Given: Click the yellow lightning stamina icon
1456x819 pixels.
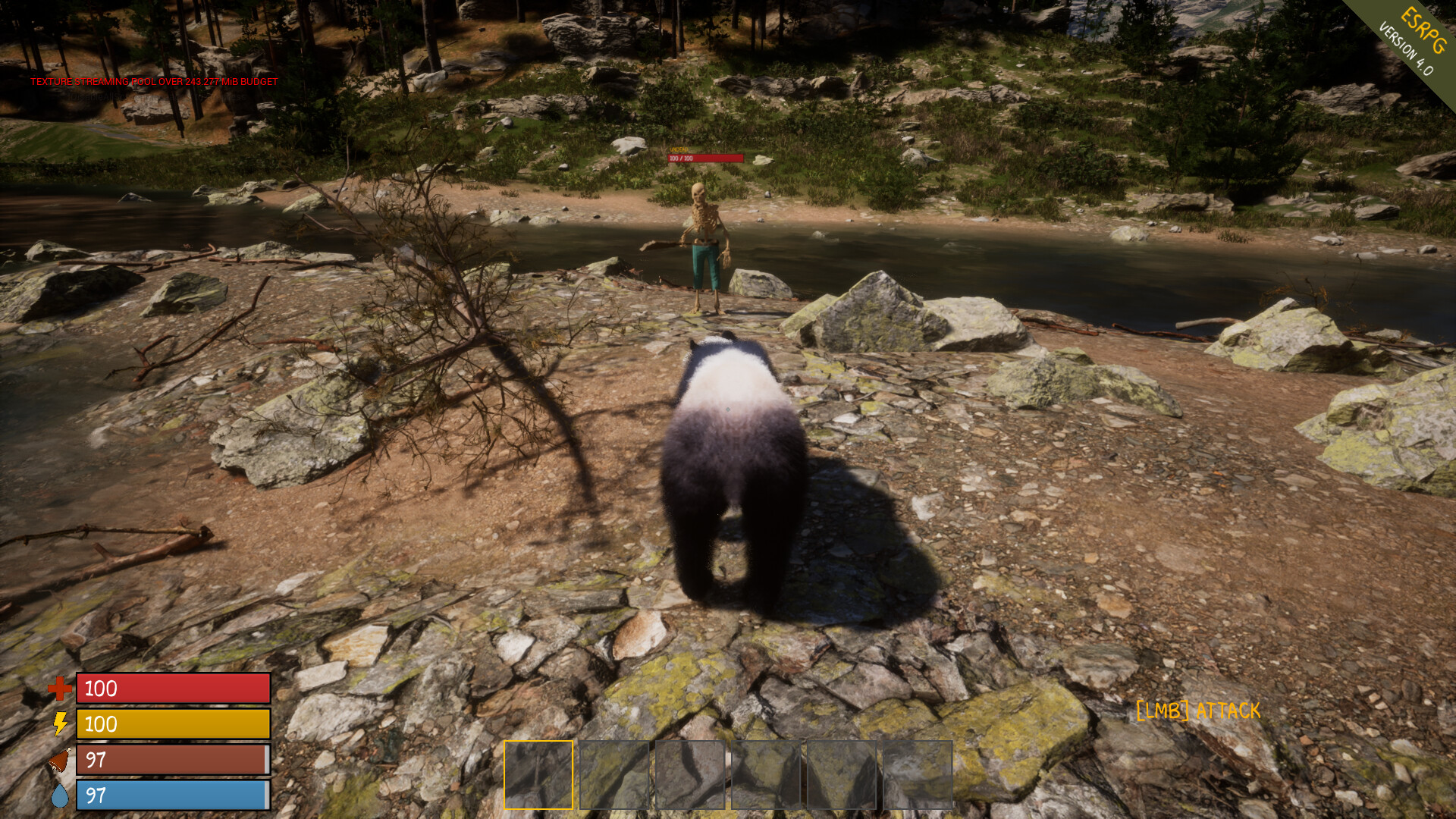Looking at the screenshot, I should (59, 725).
